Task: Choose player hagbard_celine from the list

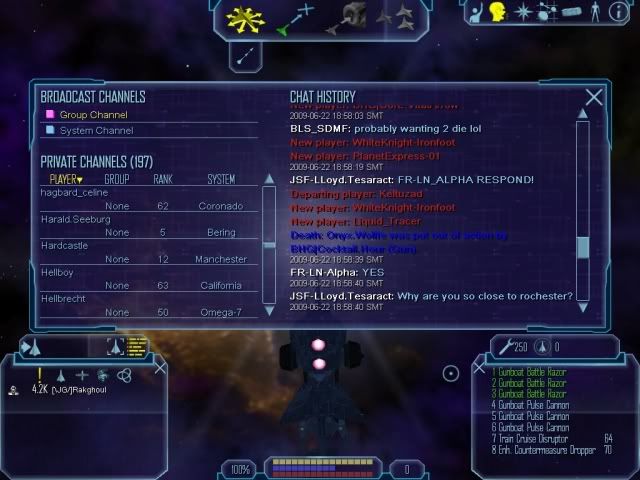Action: [x=73, y=192]
